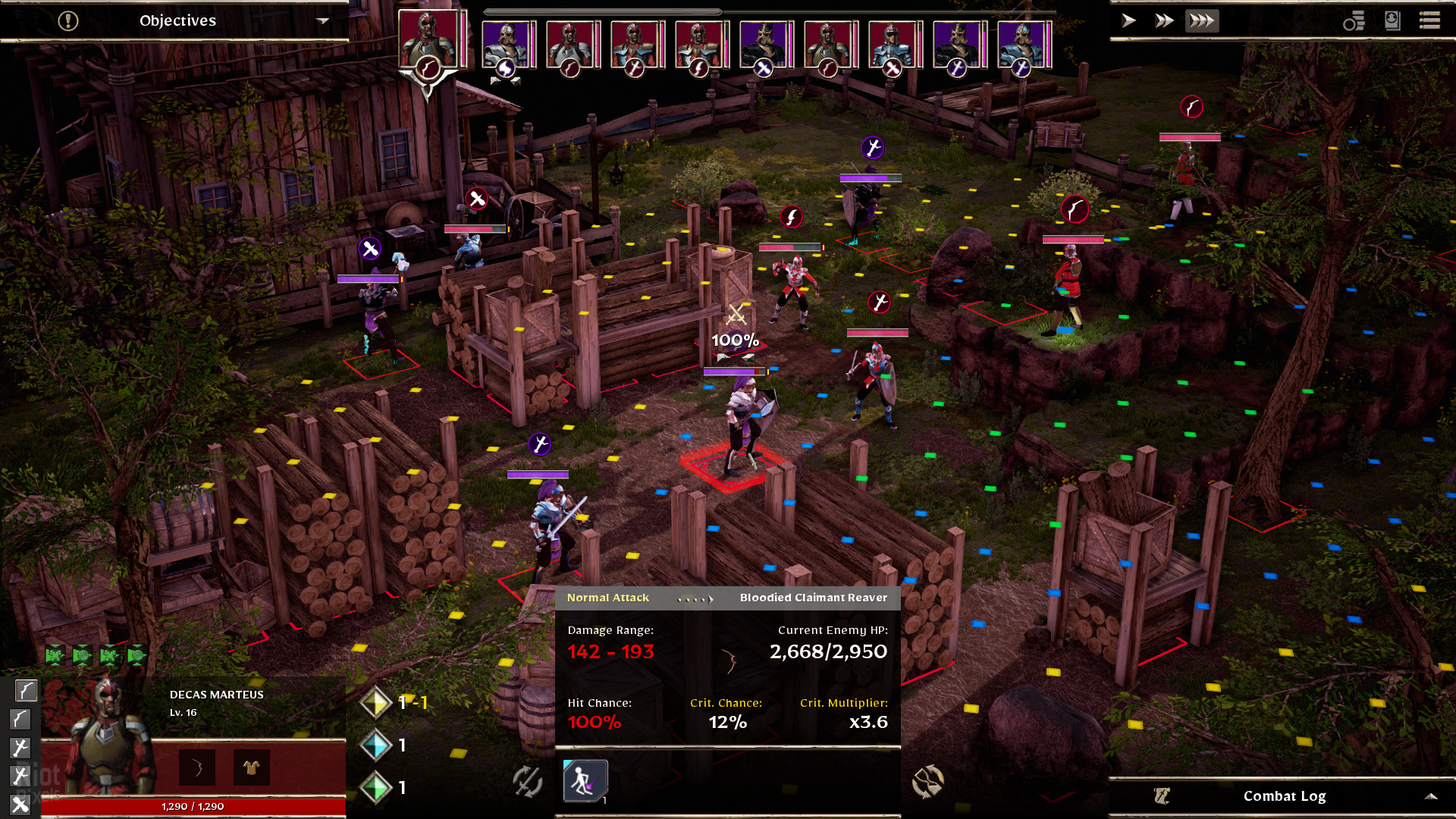Click the green diamond action point gem
This screenshot has height=819, width=1456.
[375, 788]
